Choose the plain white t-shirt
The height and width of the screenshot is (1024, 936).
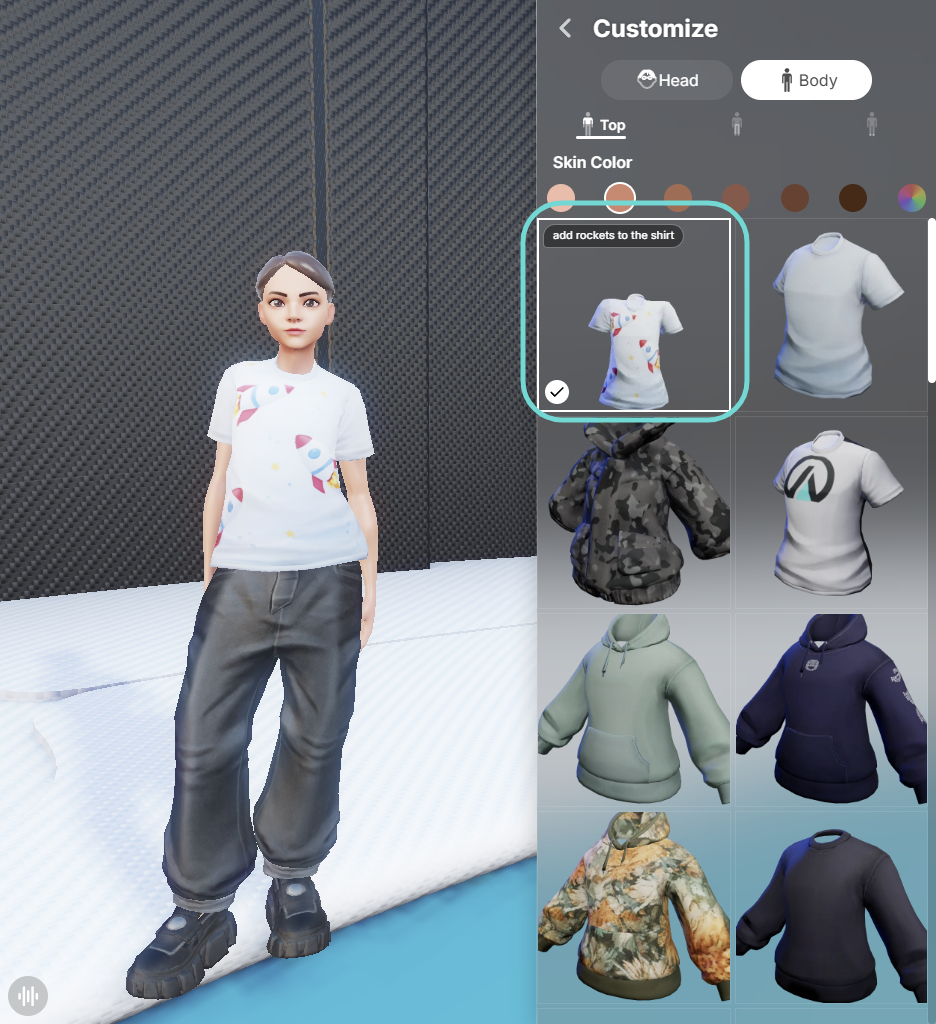point(834,315)
